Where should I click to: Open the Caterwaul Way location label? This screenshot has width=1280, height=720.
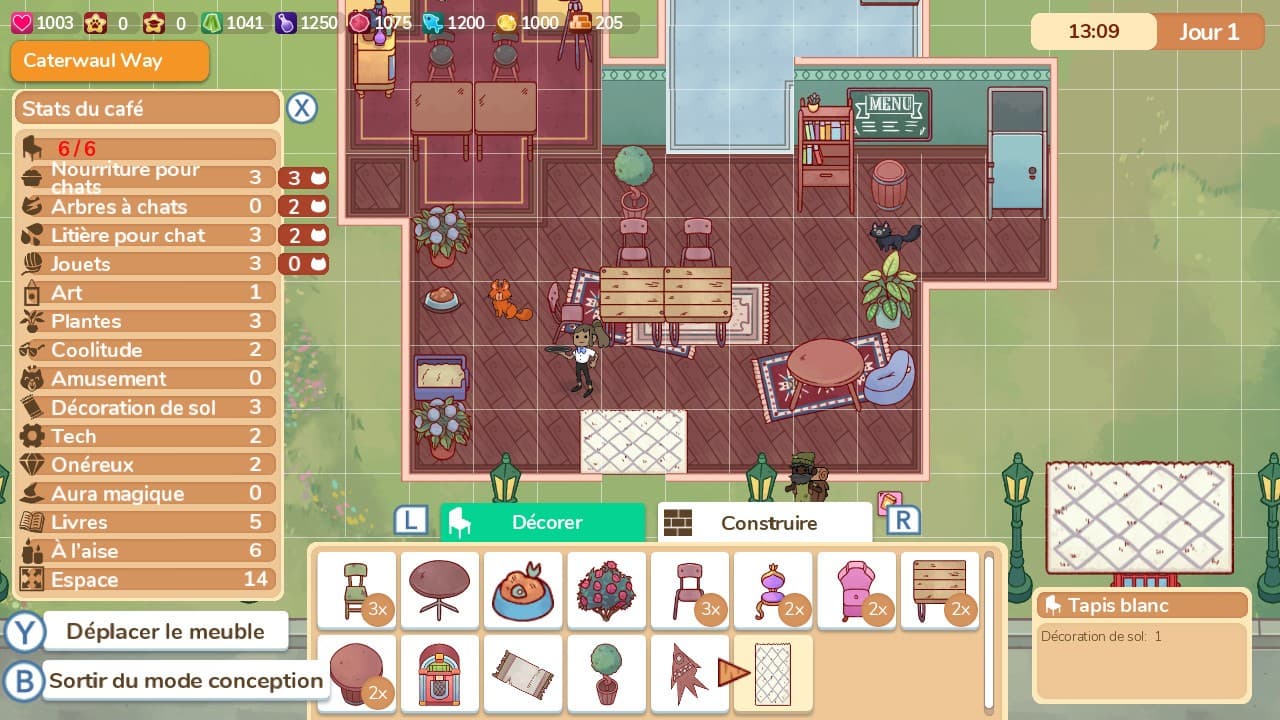[x=109, y=61]
